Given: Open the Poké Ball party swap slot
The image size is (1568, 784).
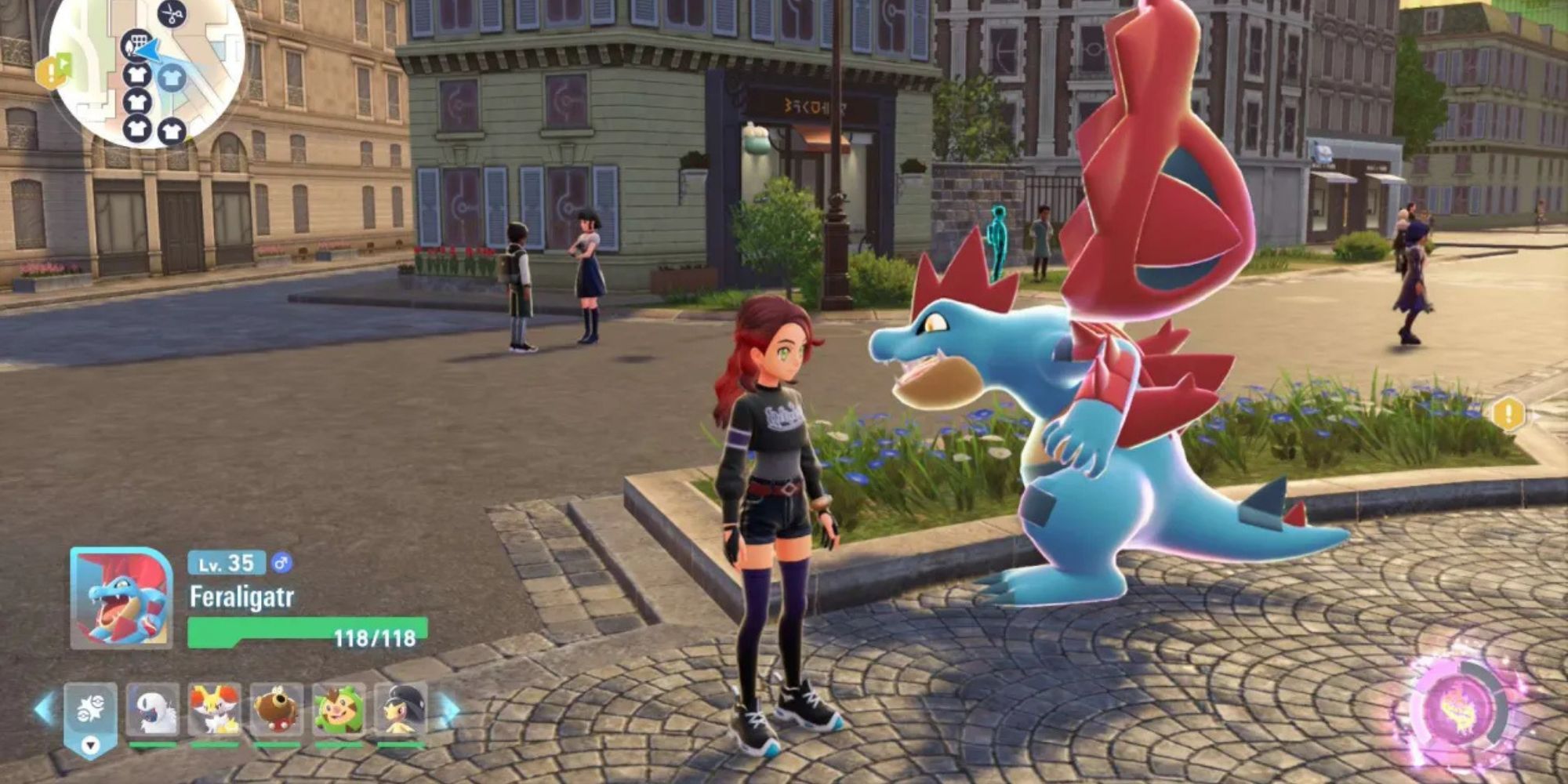Looking at the screenshot, I should (90, 713).
